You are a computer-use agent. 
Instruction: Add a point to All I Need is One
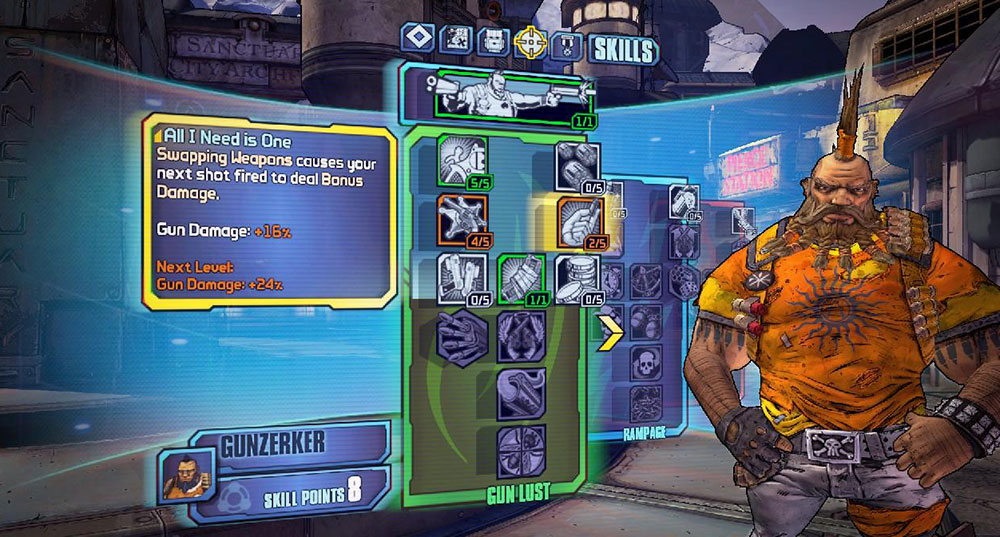[x=578, y=222]
